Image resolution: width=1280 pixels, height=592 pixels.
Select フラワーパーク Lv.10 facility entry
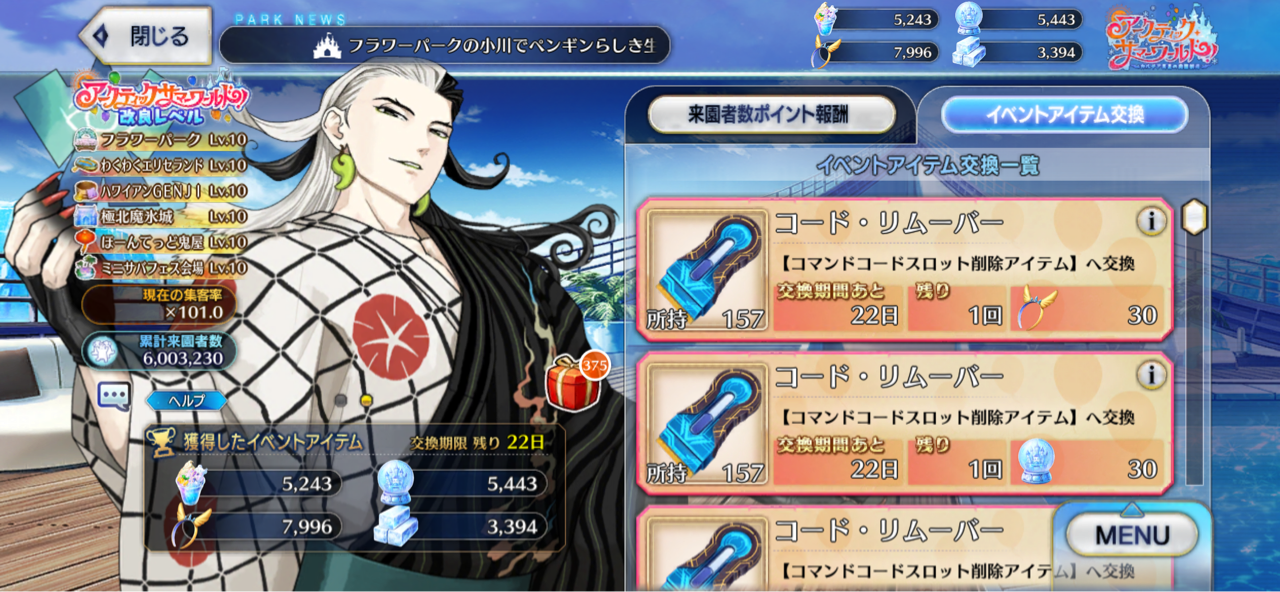click(160, 139)
